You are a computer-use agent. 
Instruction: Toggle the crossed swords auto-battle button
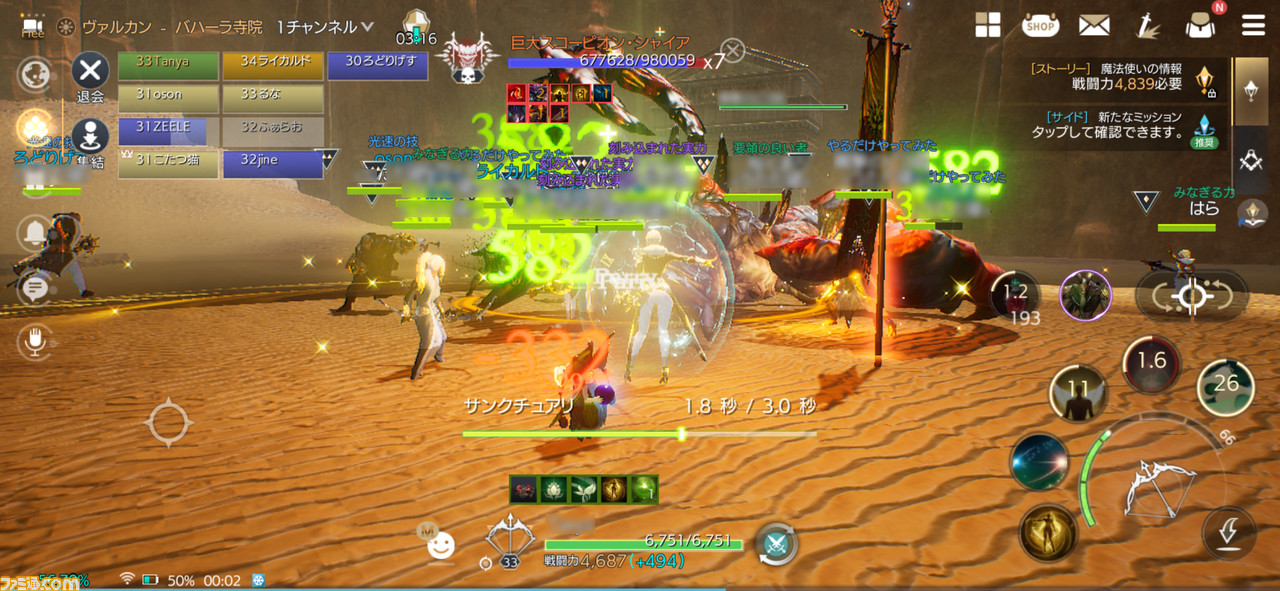pos(775,543)
